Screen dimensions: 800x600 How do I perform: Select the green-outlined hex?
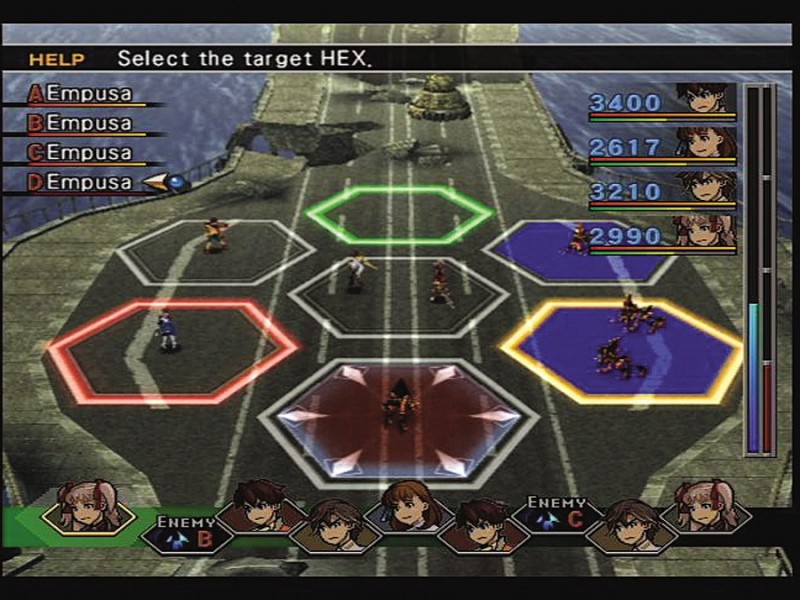click(x=399, y=214)
